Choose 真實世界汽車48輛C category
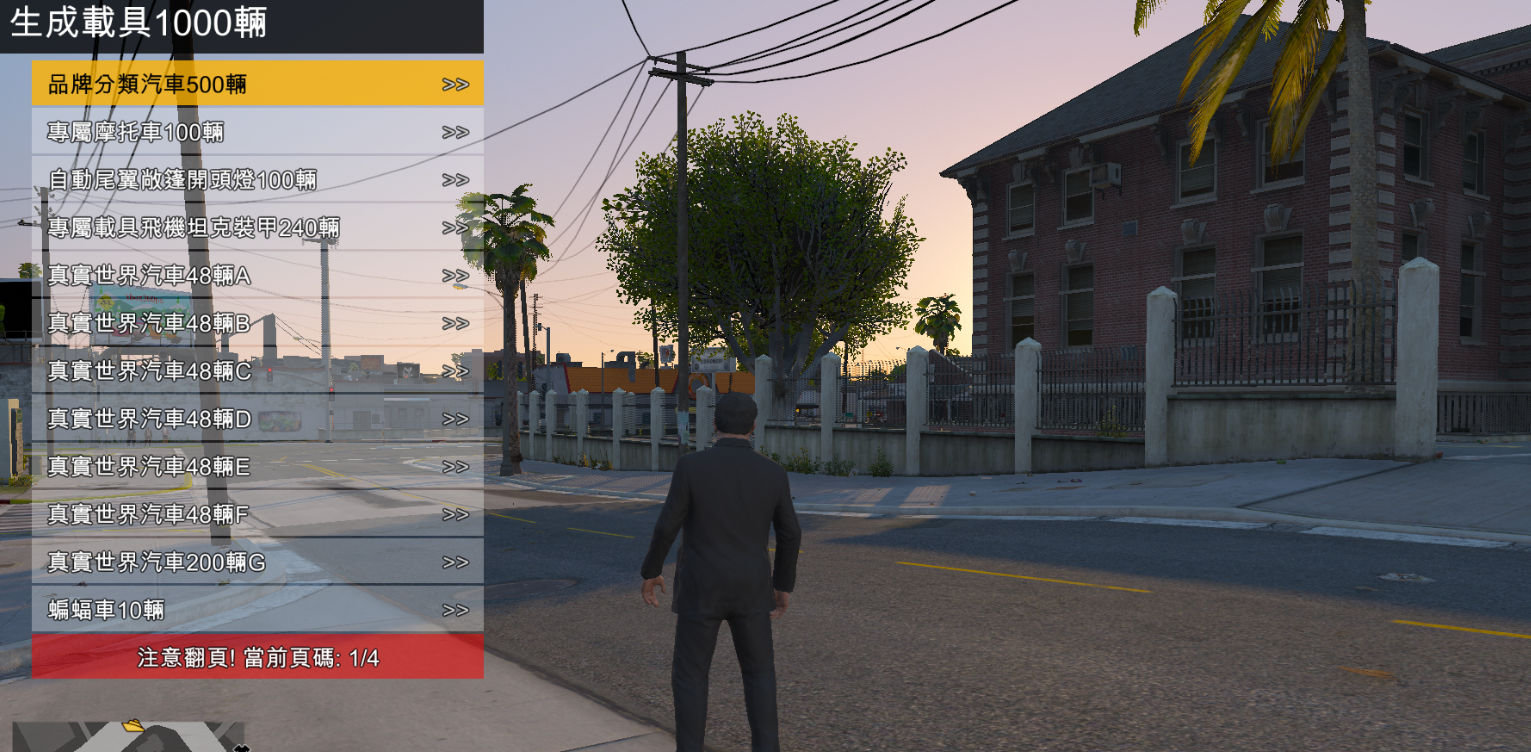Viewport: 1531px width, 752px height. pos(257,371)
